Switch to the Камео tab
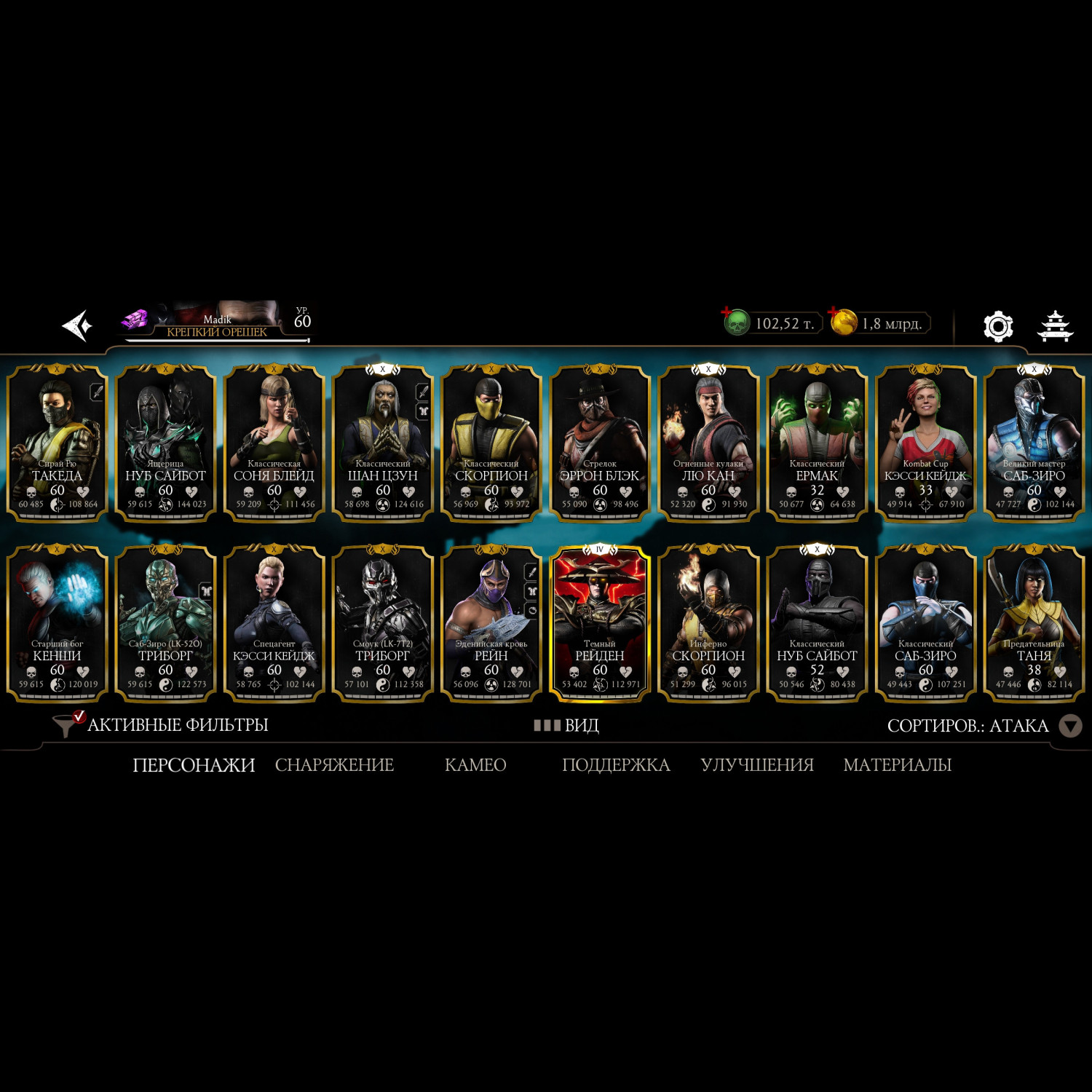This screenshot has height=1092, width=1092. click(475, 765)
